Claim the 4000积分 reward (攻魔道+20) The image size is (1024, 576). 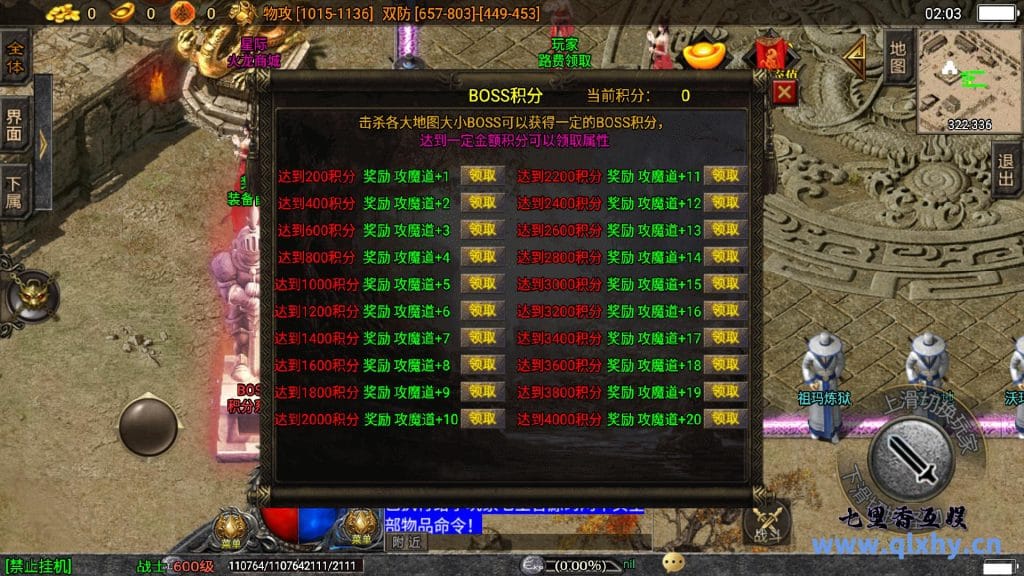click(726, 419)
